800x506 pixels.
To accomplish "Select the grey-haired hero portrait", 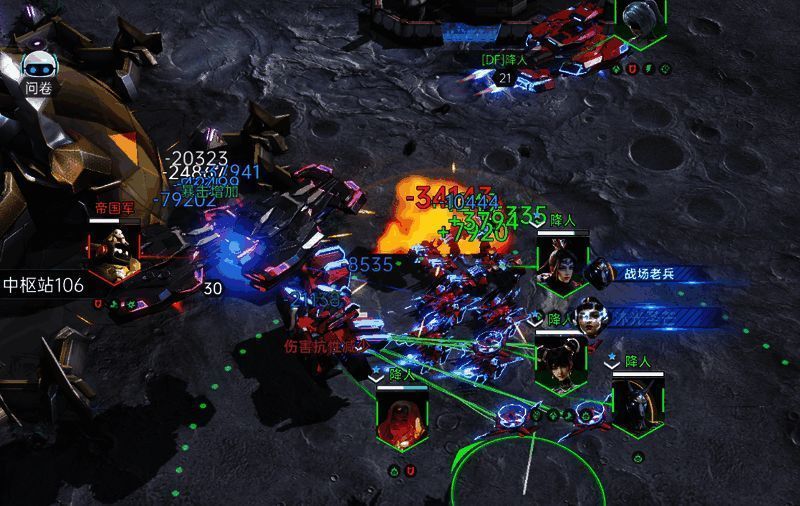I will point(641,20).
